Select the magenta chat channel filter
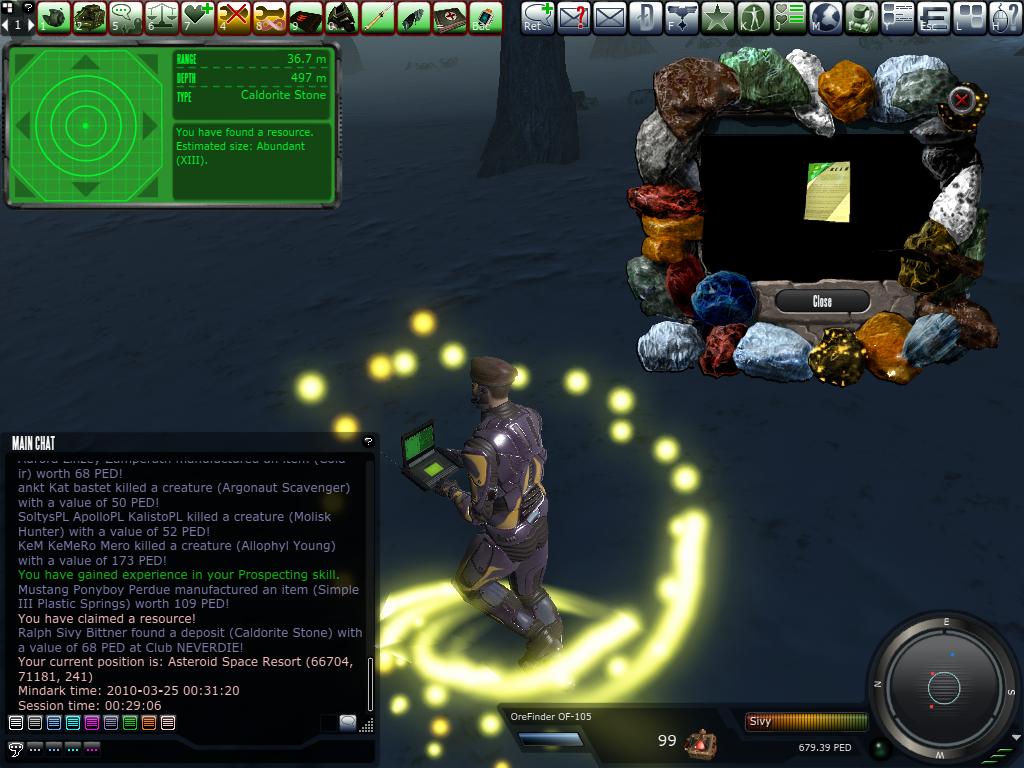Viewport: 1024px width, 768px height. coord(91,723)
